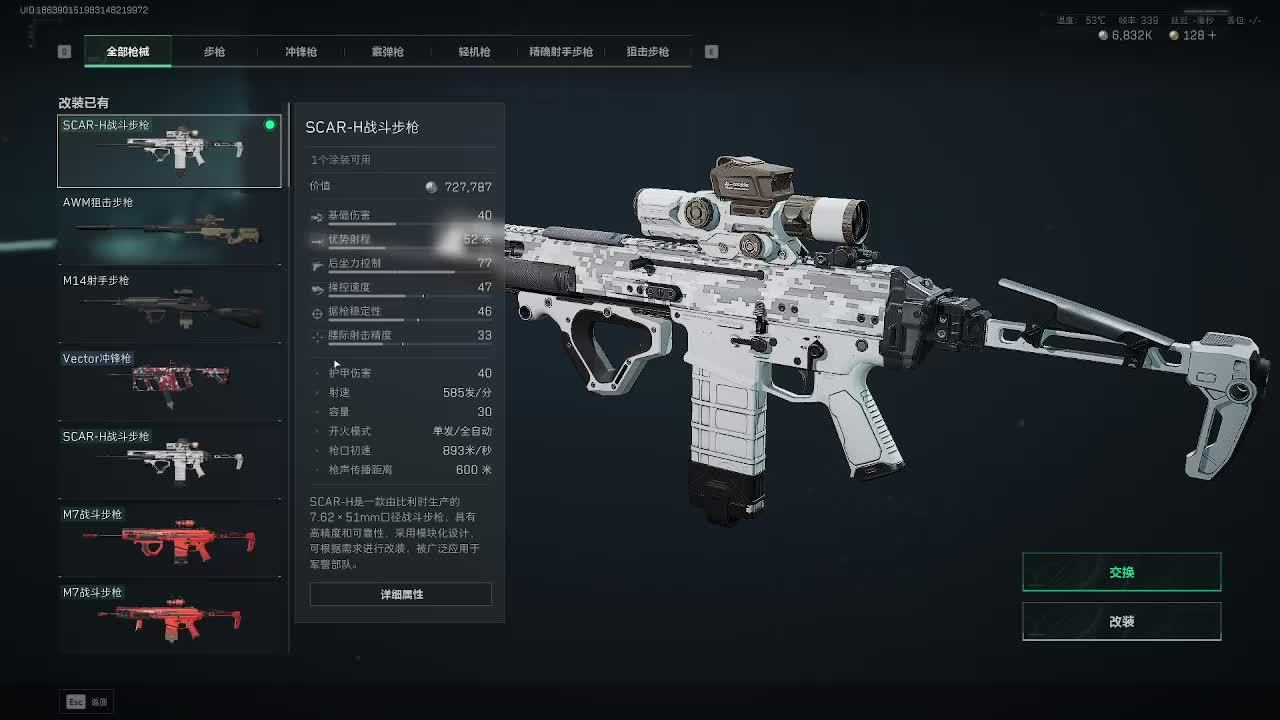The height and width of the screenshot is (720, 1280).
Task: Open the 精确射手步枪 tab
Action: tap(560, 52)
